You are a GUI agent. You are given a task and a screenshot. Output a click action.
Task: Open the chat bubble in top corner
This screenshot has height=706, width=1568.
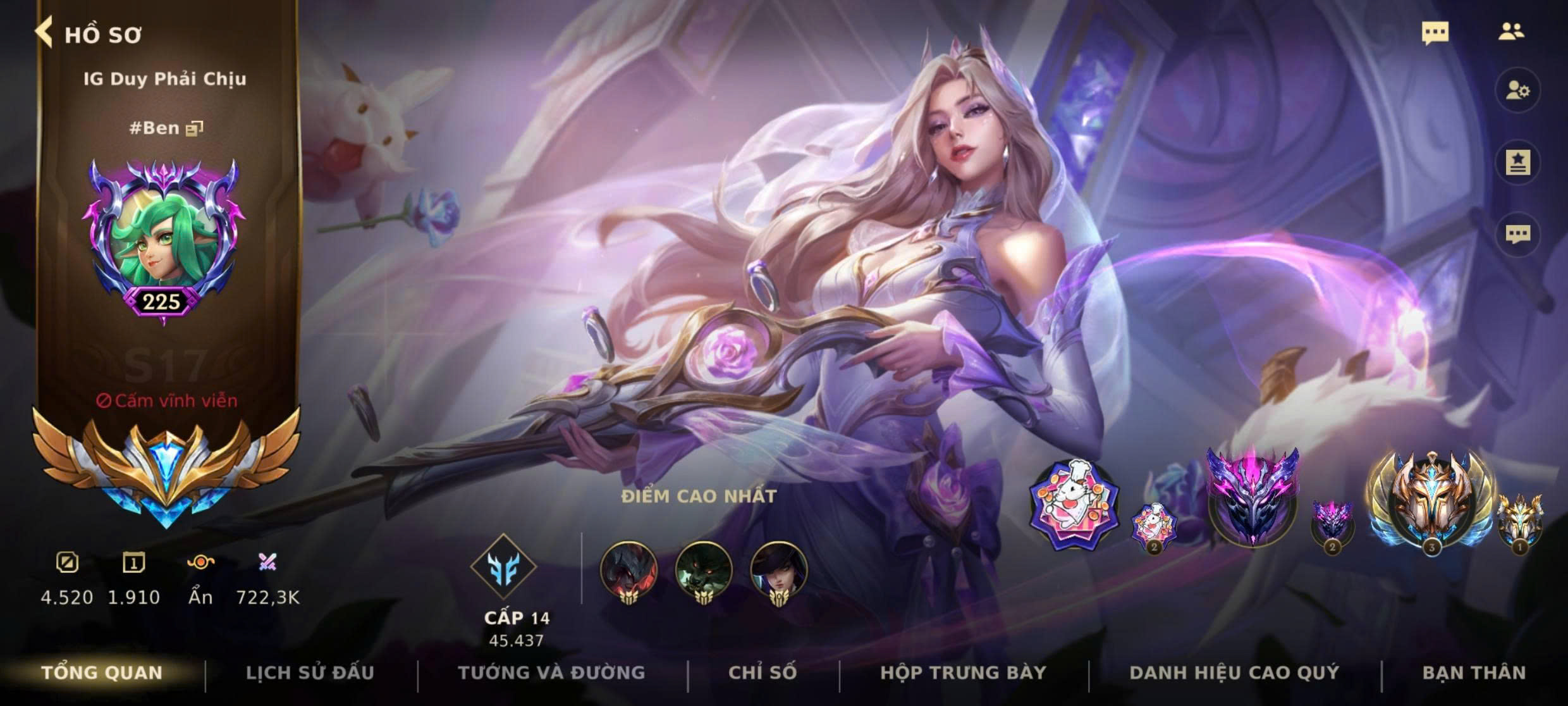click(x=1435, y=32)
